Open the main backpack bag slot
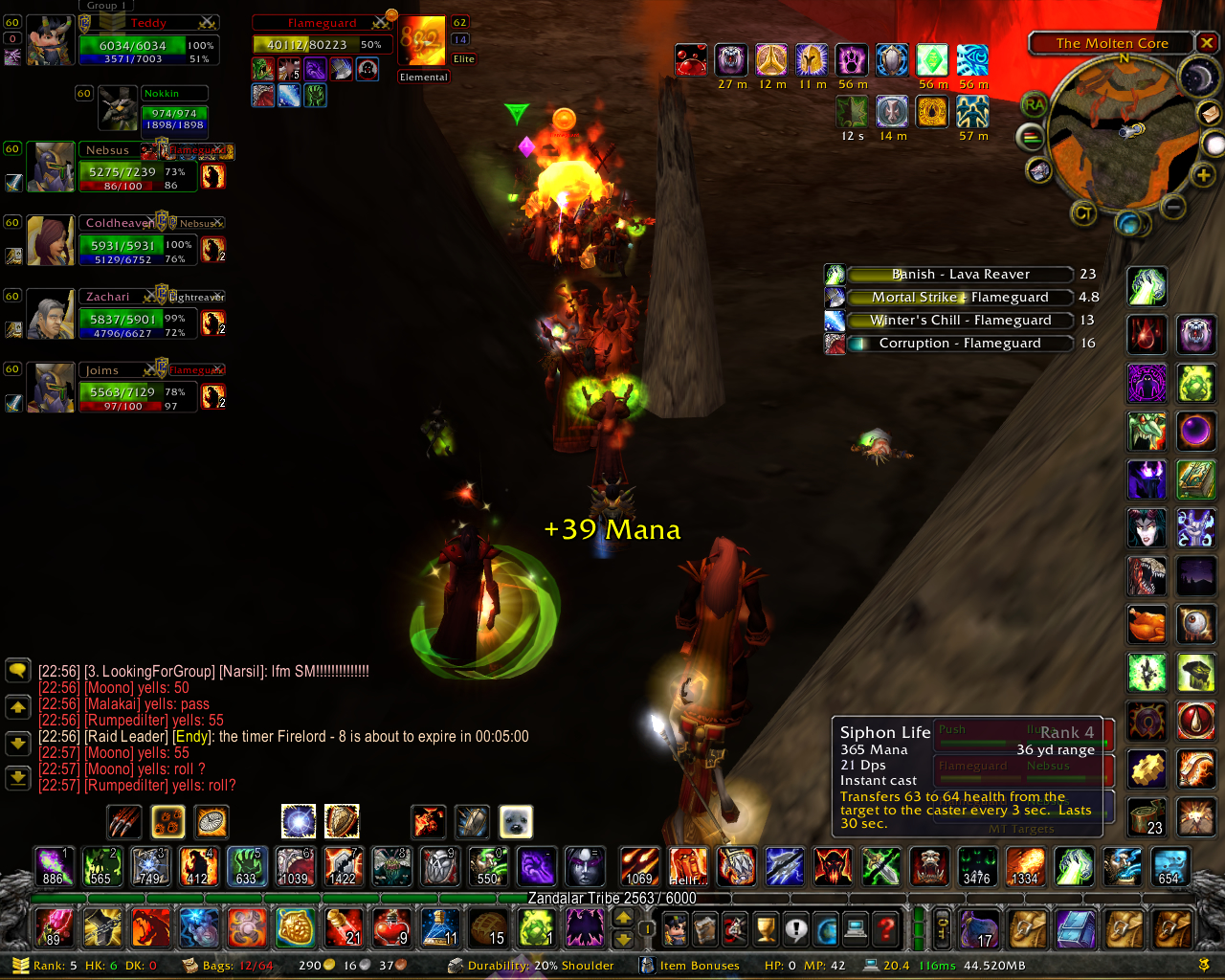Image resolution: width=1225 pixels, height=980 pixels. pyautogui.click(x=1172, y=928)
